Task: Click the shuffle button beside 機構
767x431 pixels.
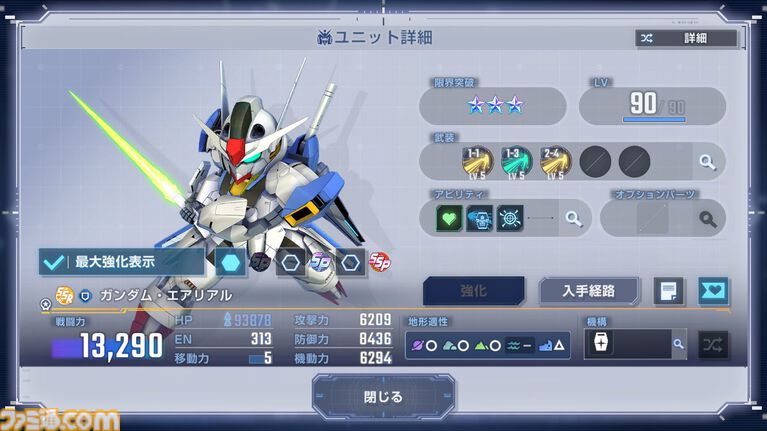Action: tap(713, 344)
